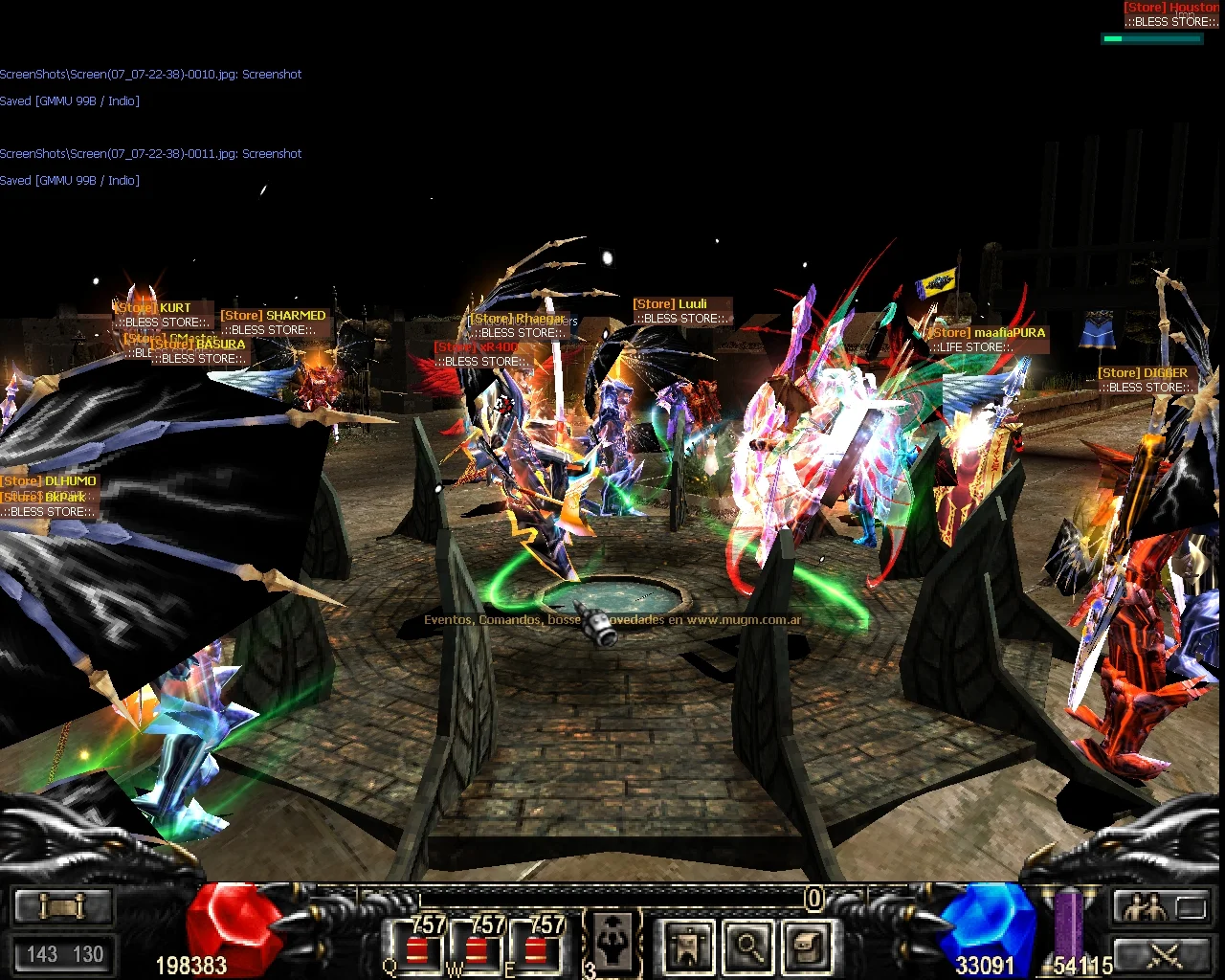Image resolution: width=1225 pixels, height=980 pixels.
Task: Use the potion in the E slot
Action: point(535,947)
